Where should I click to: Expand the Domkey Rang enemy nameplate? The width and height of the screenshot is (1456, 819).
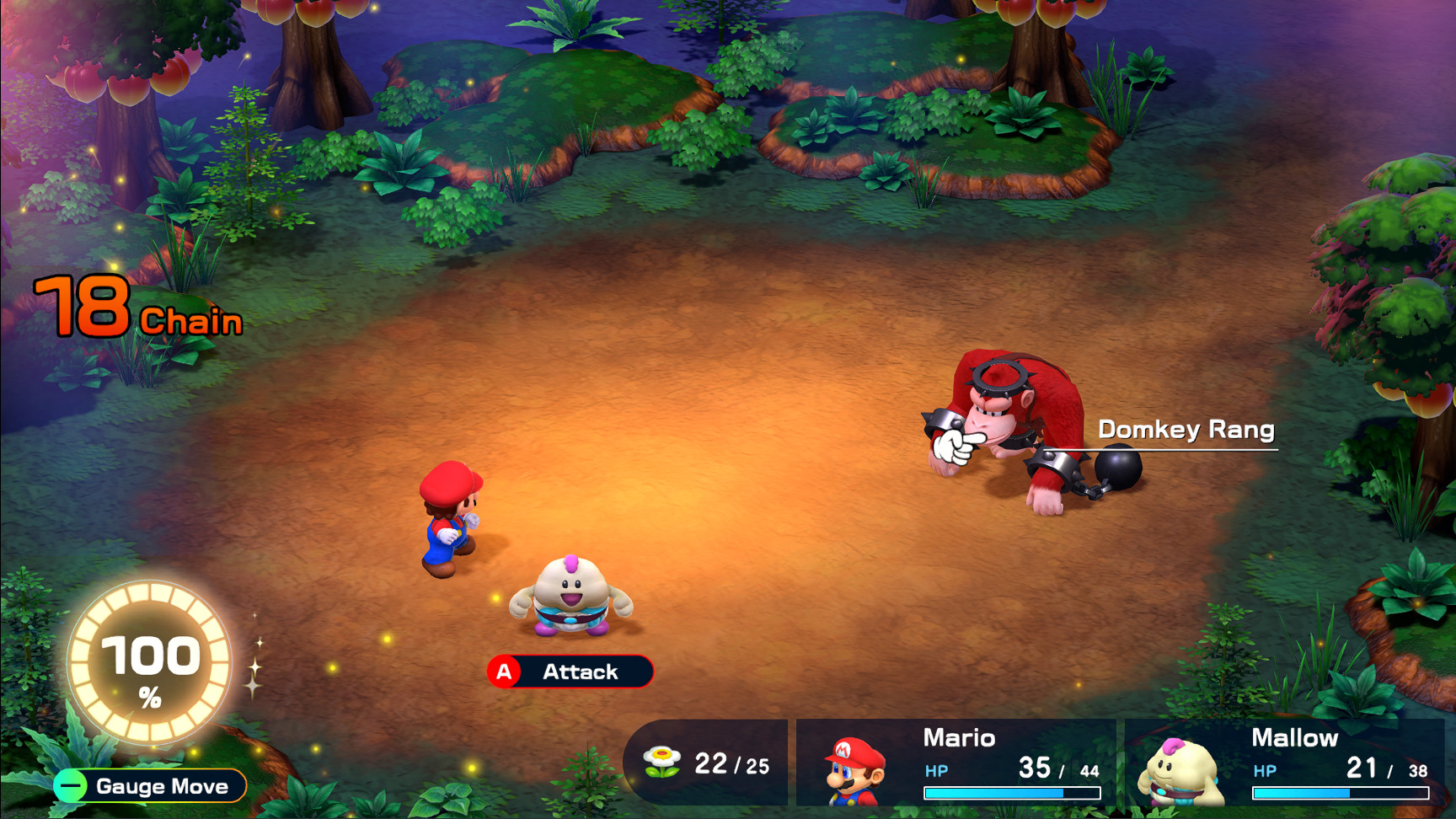(x=1186, y=430)
